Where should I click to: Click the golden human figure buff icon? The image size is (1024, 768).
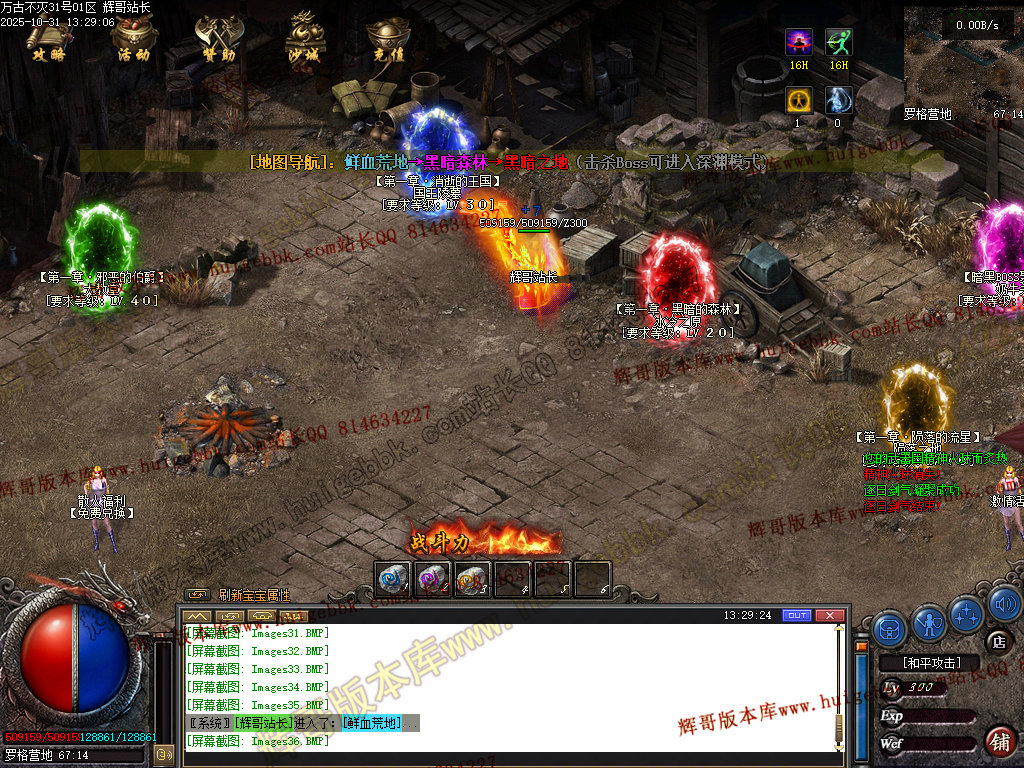pos(798,100)
